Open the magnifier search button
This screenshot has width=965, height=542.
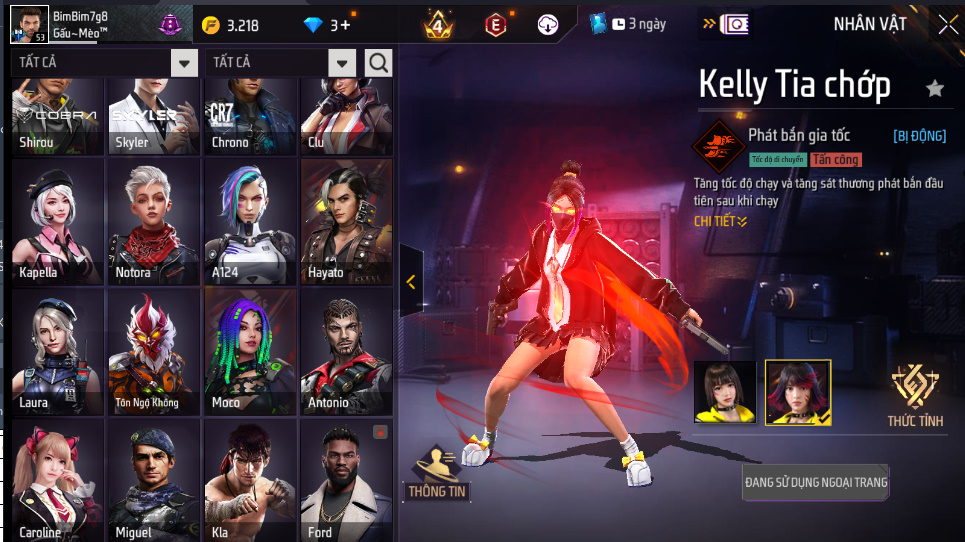point(379,63)
